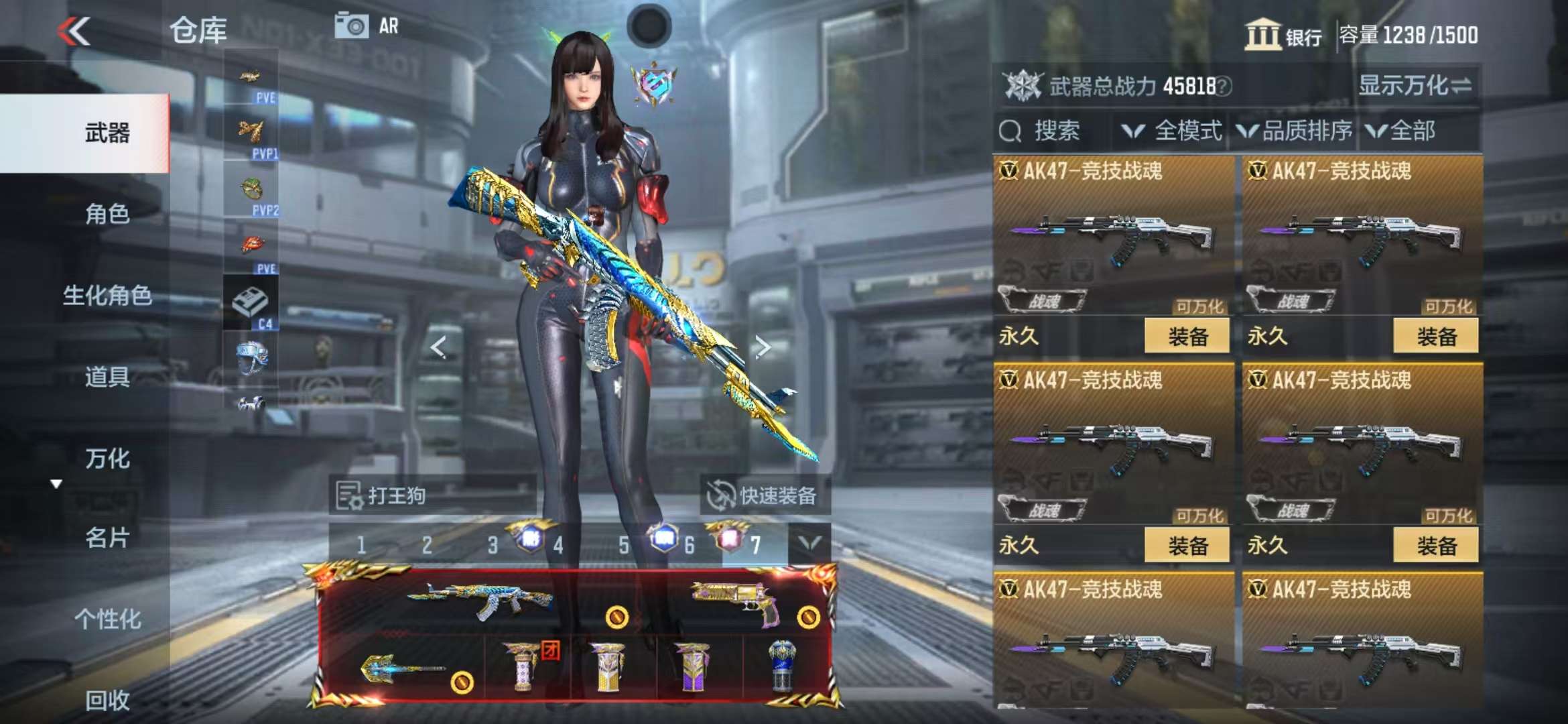Select the C4 item in side strip
This screenshot has height=724, width=1568.
[251, 305]
